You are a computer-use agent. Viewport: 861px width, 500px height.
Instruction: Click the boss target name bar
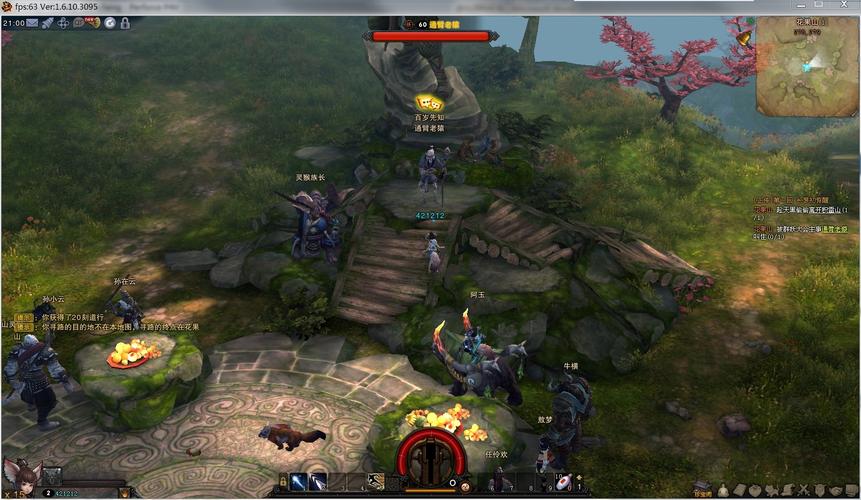[x=432, y=36]
